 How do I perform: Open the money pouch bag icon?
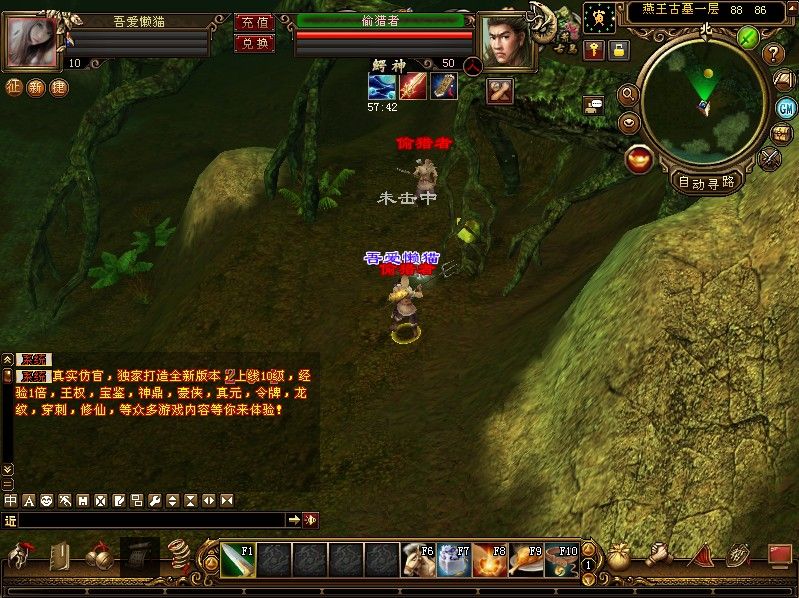pos(620,558)
